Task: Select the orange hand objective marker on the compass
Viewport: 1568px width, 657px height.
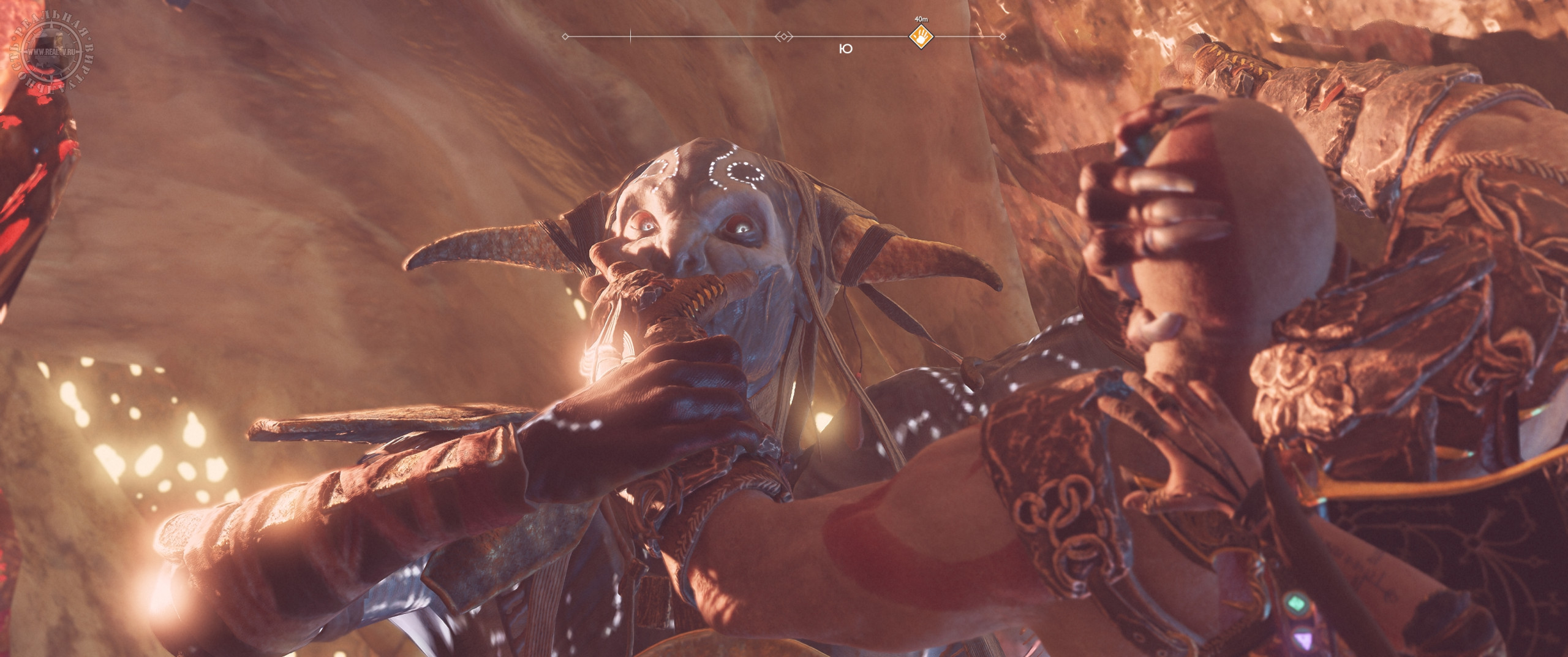Action: point(920,37)
